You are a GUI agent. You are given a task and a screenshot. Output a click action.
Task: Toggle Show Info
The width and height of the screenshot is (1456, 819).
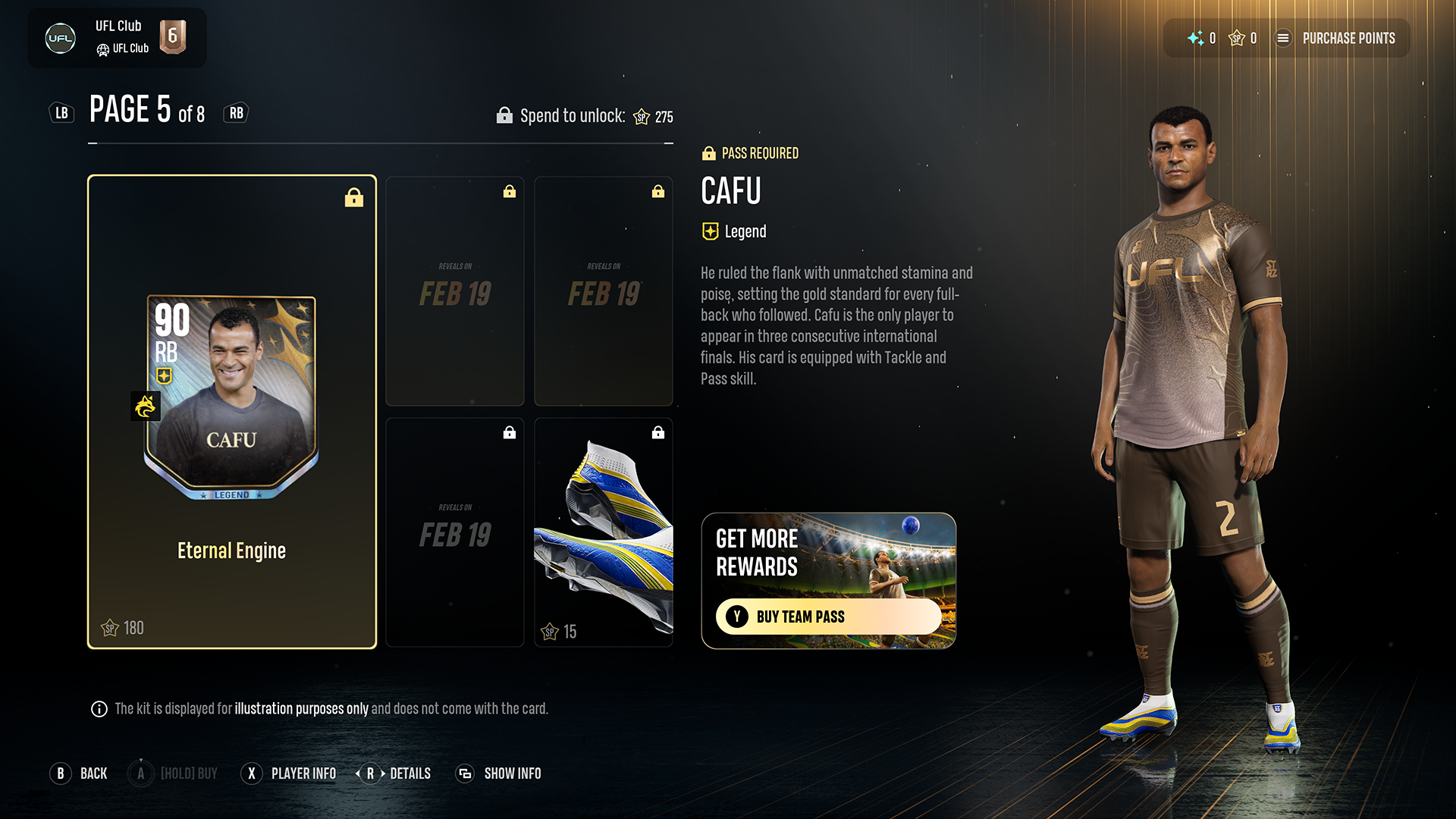[x=498, y=773]
